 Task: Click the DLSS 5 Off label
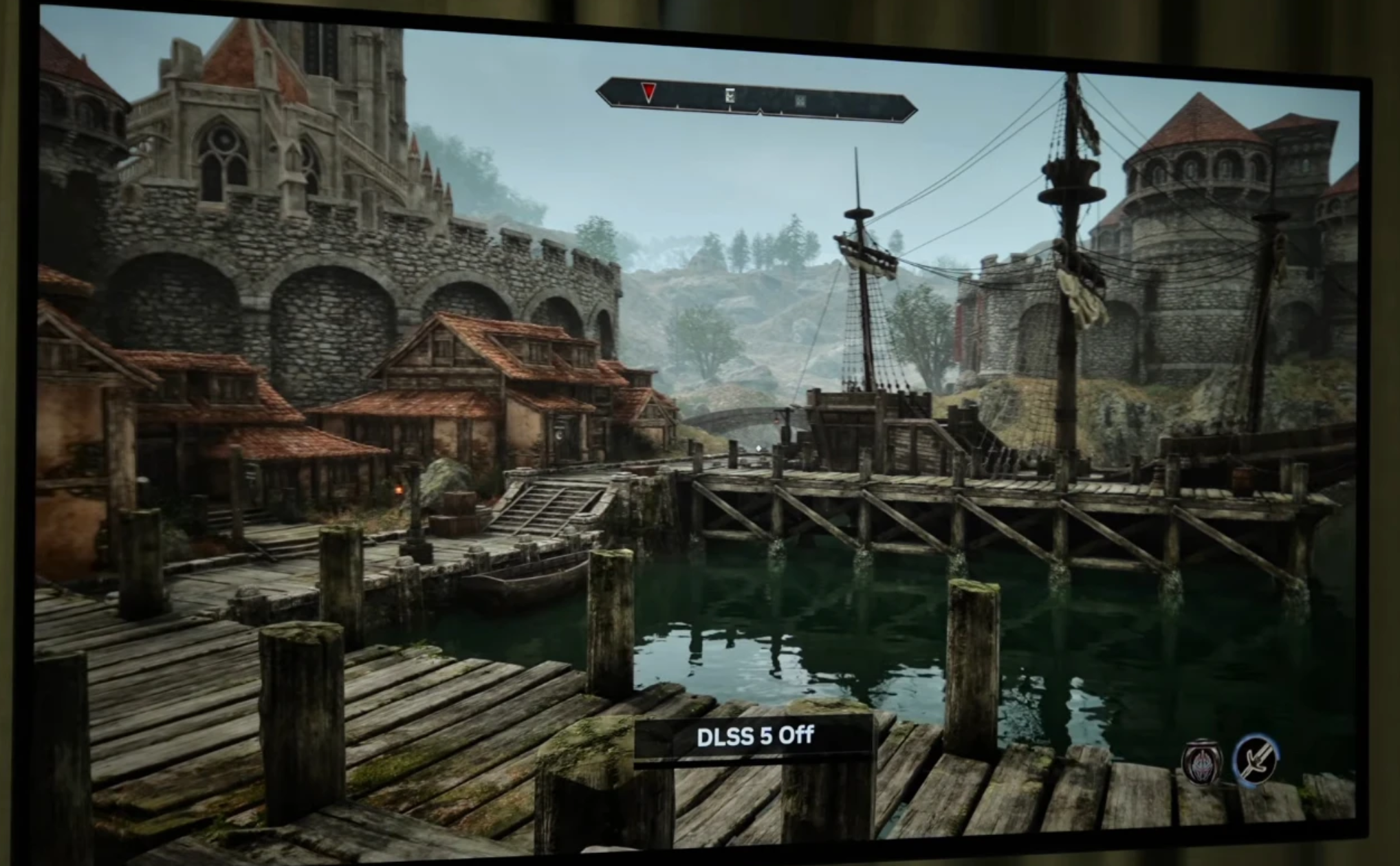coord(754,737)
